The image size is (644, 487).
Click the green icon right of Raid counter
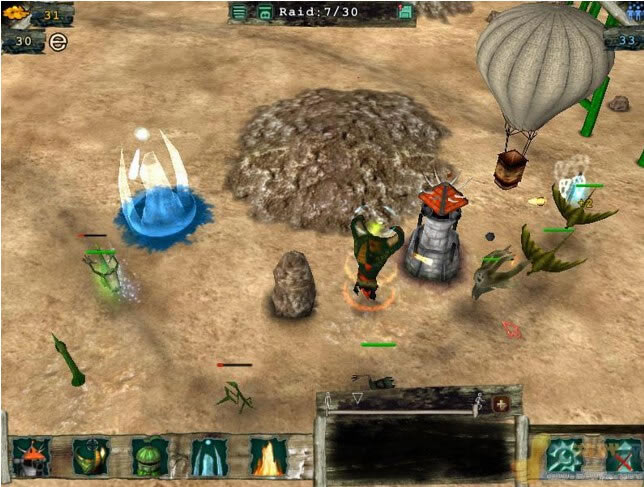click(405, 12)
